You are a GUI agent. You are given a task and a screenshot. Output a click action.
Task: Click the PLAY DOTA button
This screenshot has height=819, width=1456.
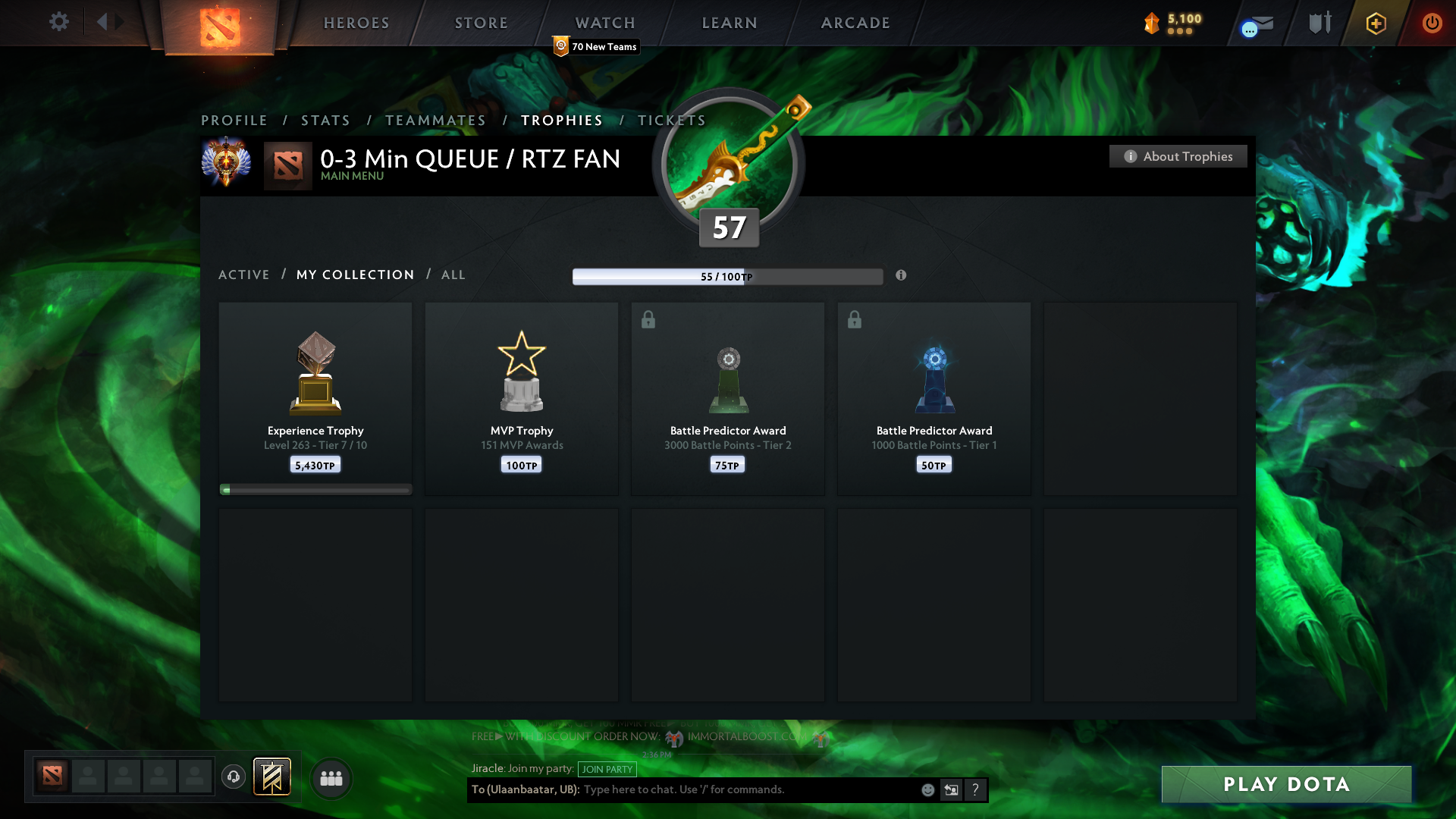1285,784
